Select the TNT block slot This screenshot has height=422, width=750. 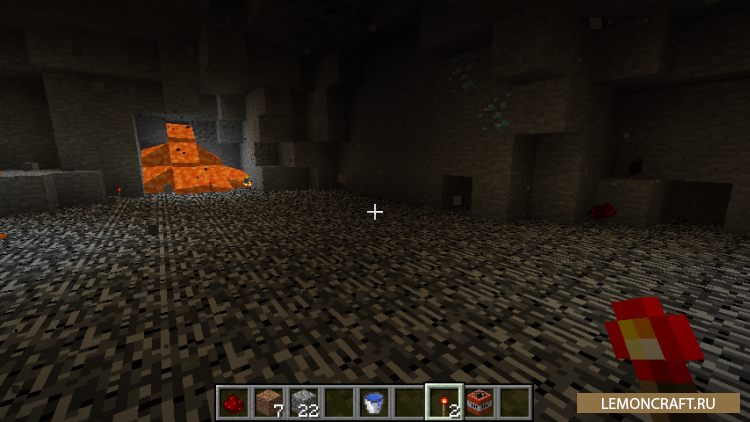click(479, 402)
